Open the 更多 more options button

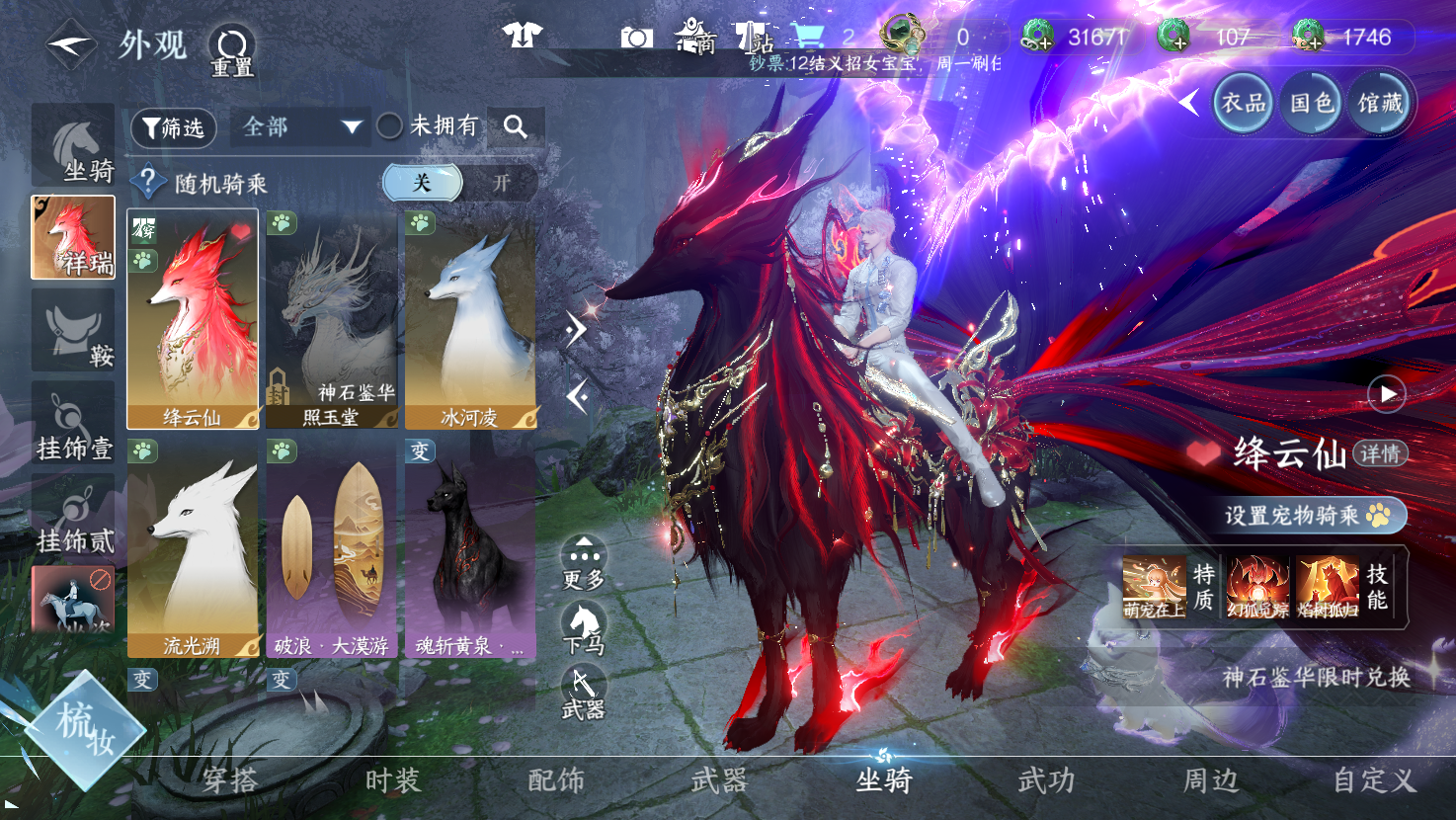coord(584,563)
